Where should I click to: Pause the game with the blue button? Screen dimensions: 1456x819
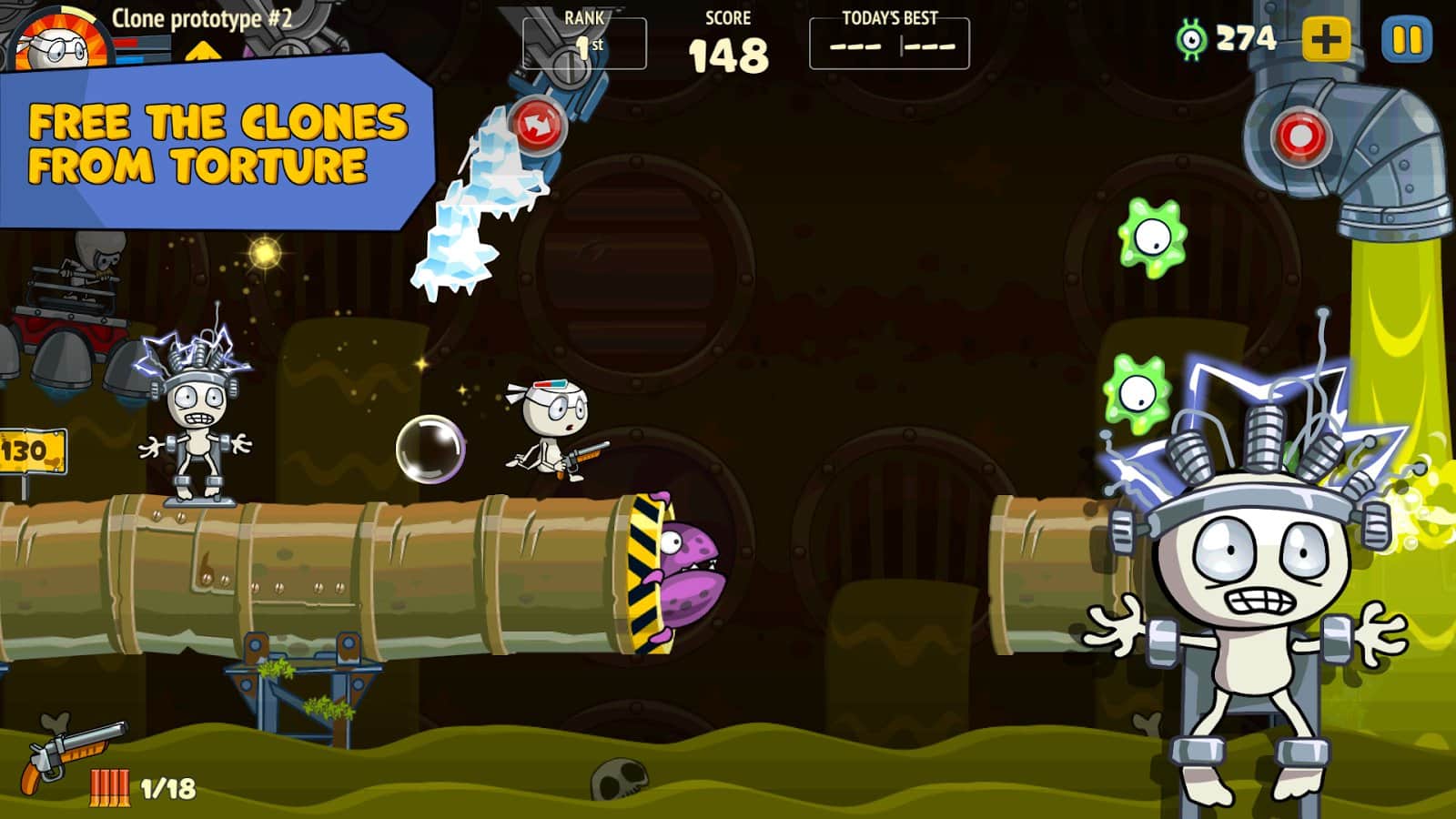click(x=1406, y=40)
